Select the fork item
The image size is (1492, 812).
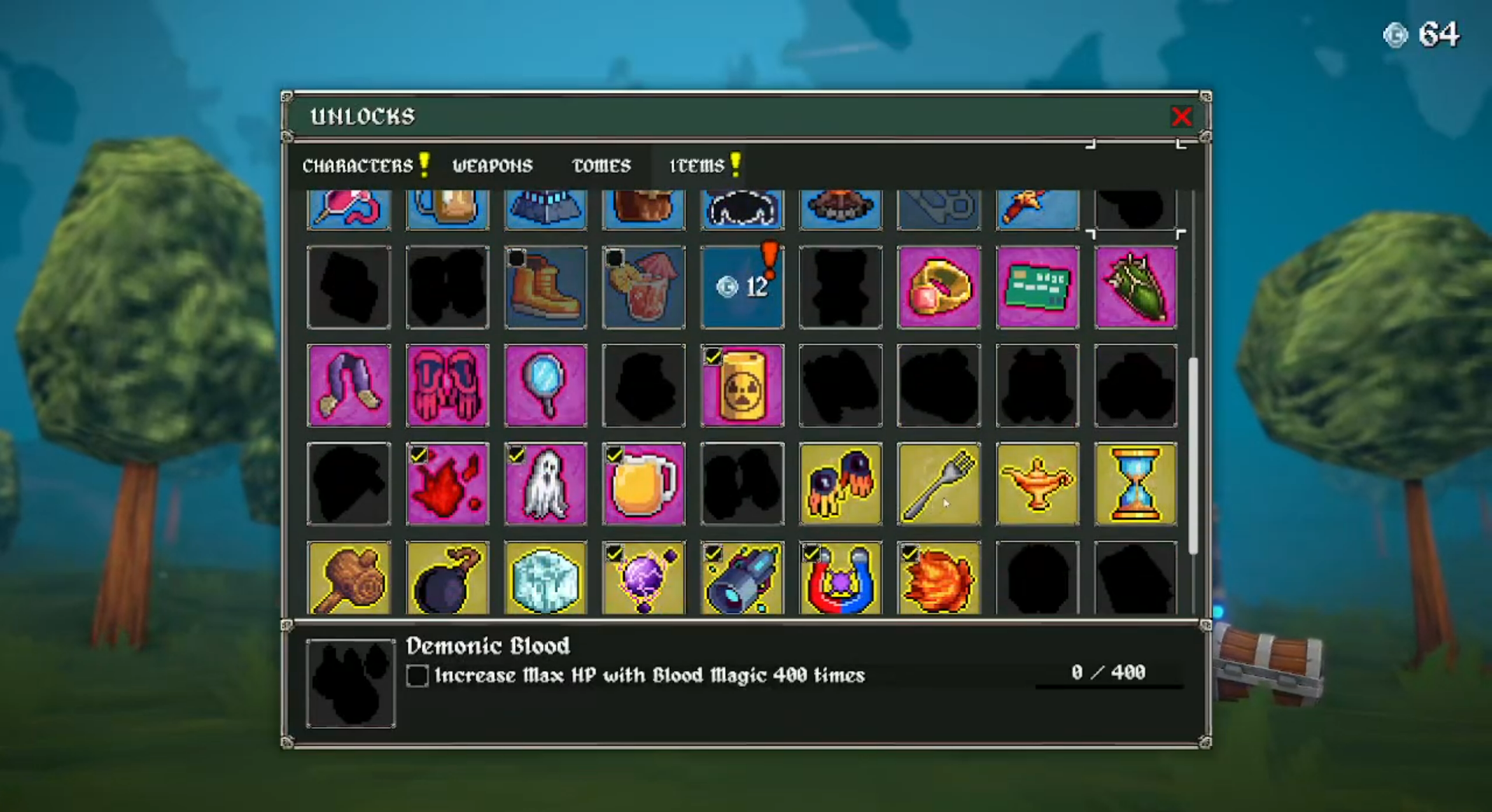tap(938, 484)
